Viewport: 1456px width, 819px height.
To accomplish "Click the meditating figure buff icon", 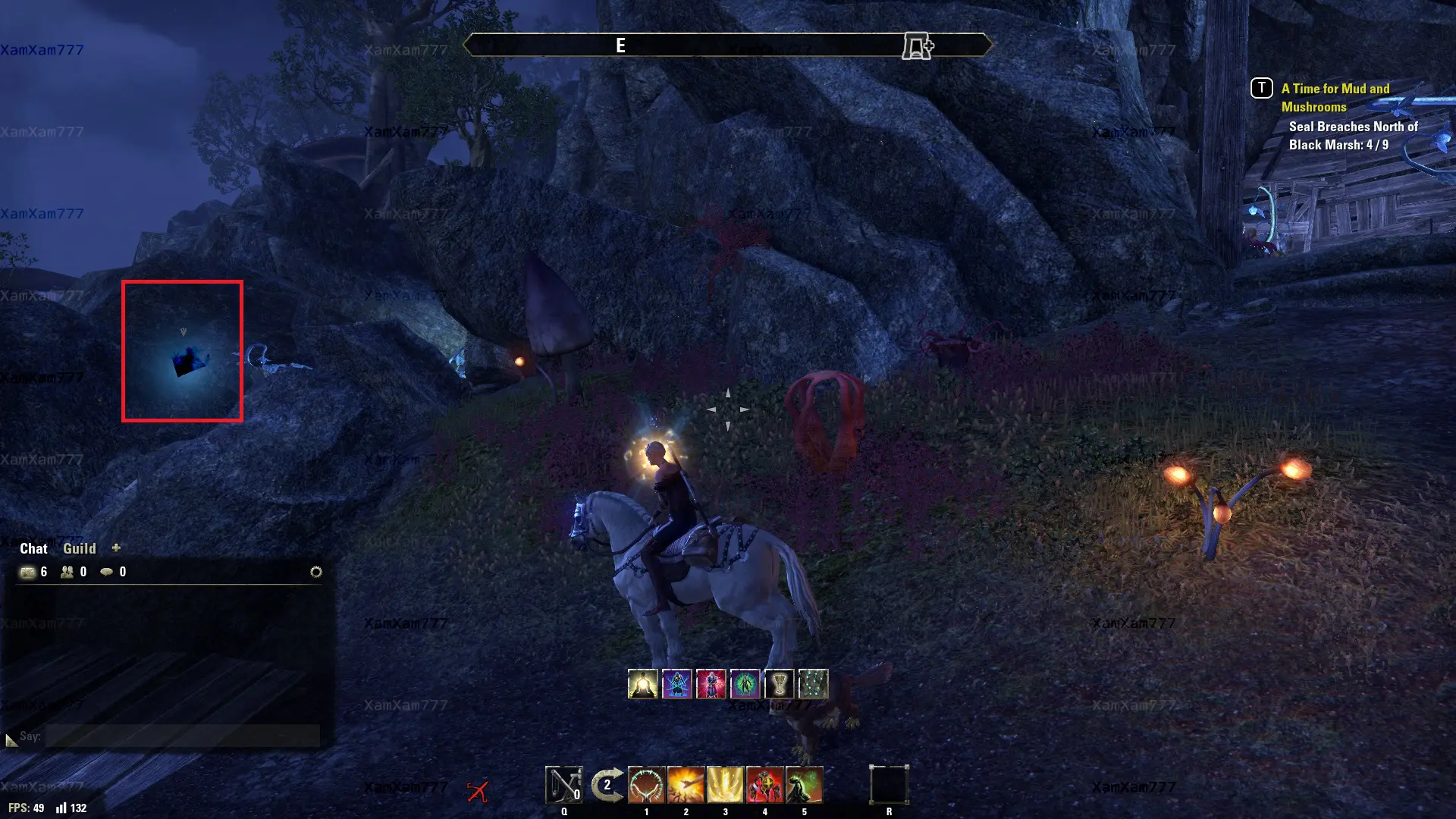I will tap(642, 684).
